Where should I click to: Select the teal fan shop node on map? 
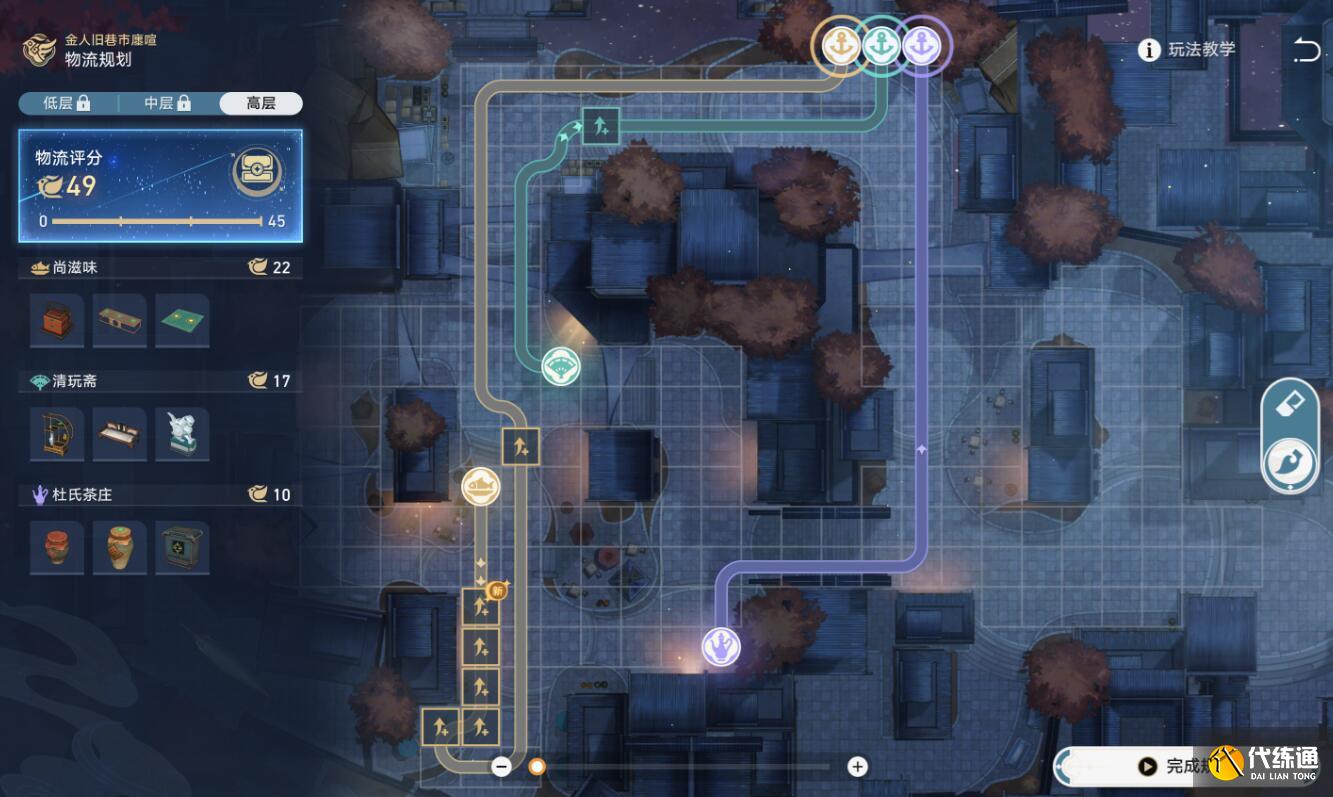pyautogui.click(x=560, y=366)
